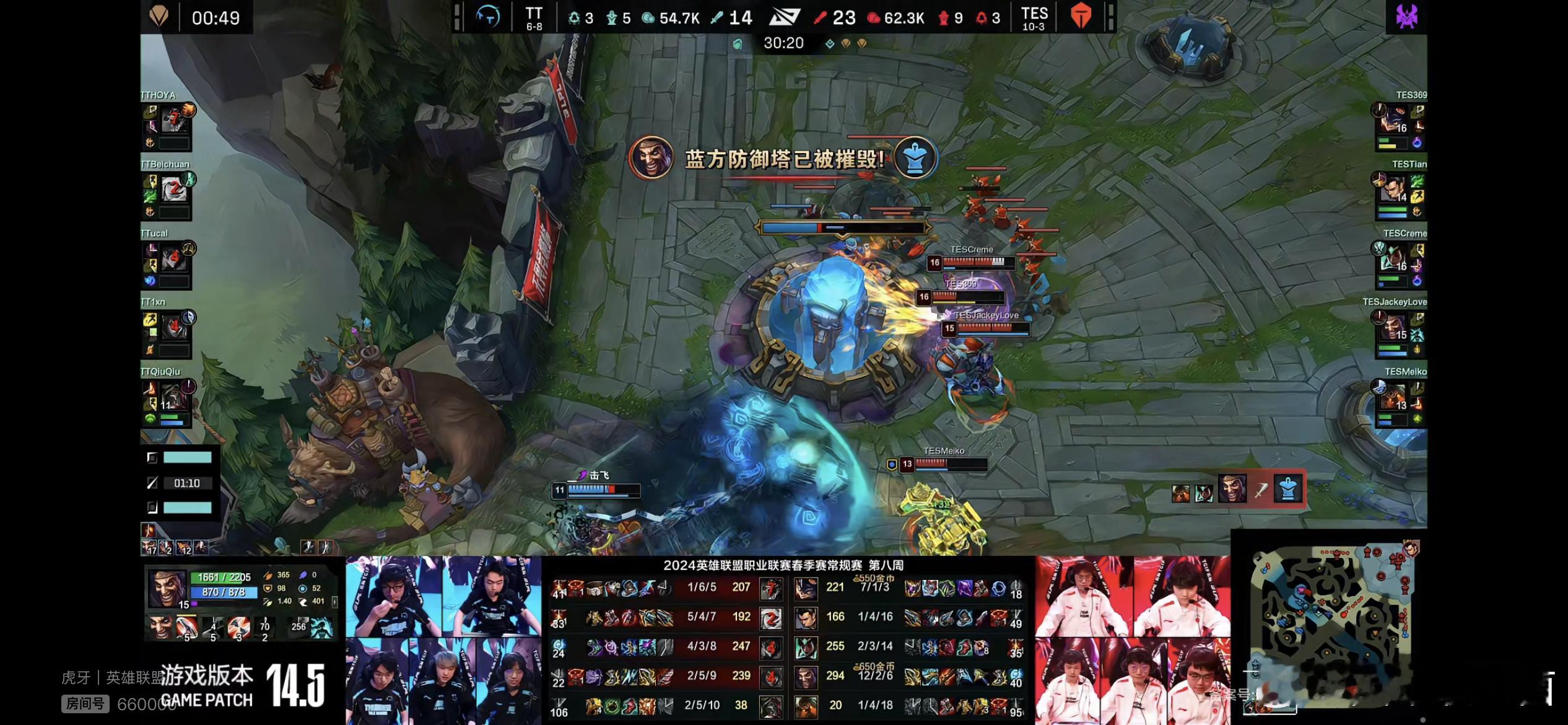Choose TESMeiko's champion portrait
The image size is (1568, 725).
pos(1397,396)
